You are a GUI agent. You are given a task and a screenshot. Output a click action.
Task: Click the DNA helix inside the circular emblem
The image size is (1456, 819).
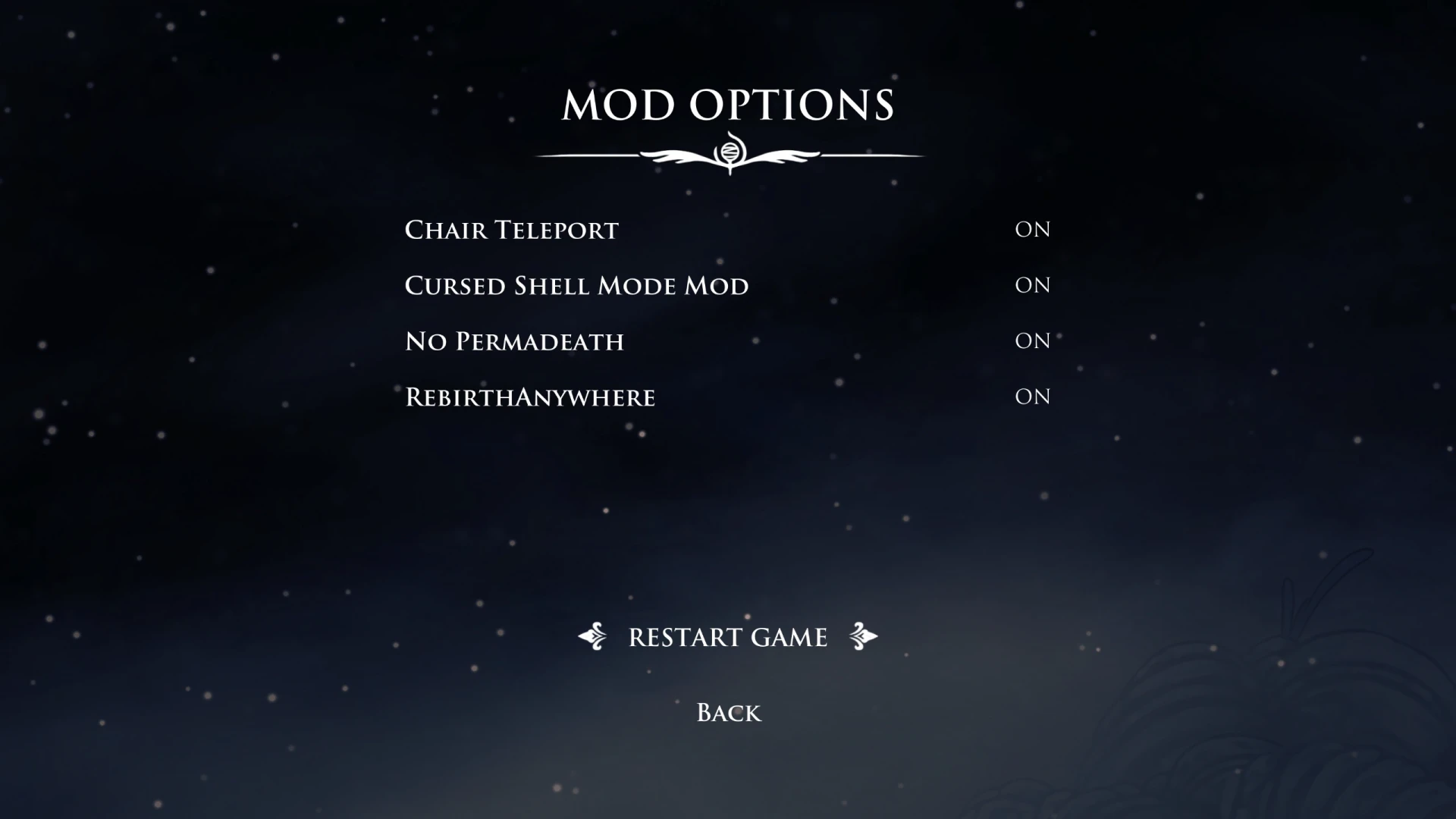[730, 152]
